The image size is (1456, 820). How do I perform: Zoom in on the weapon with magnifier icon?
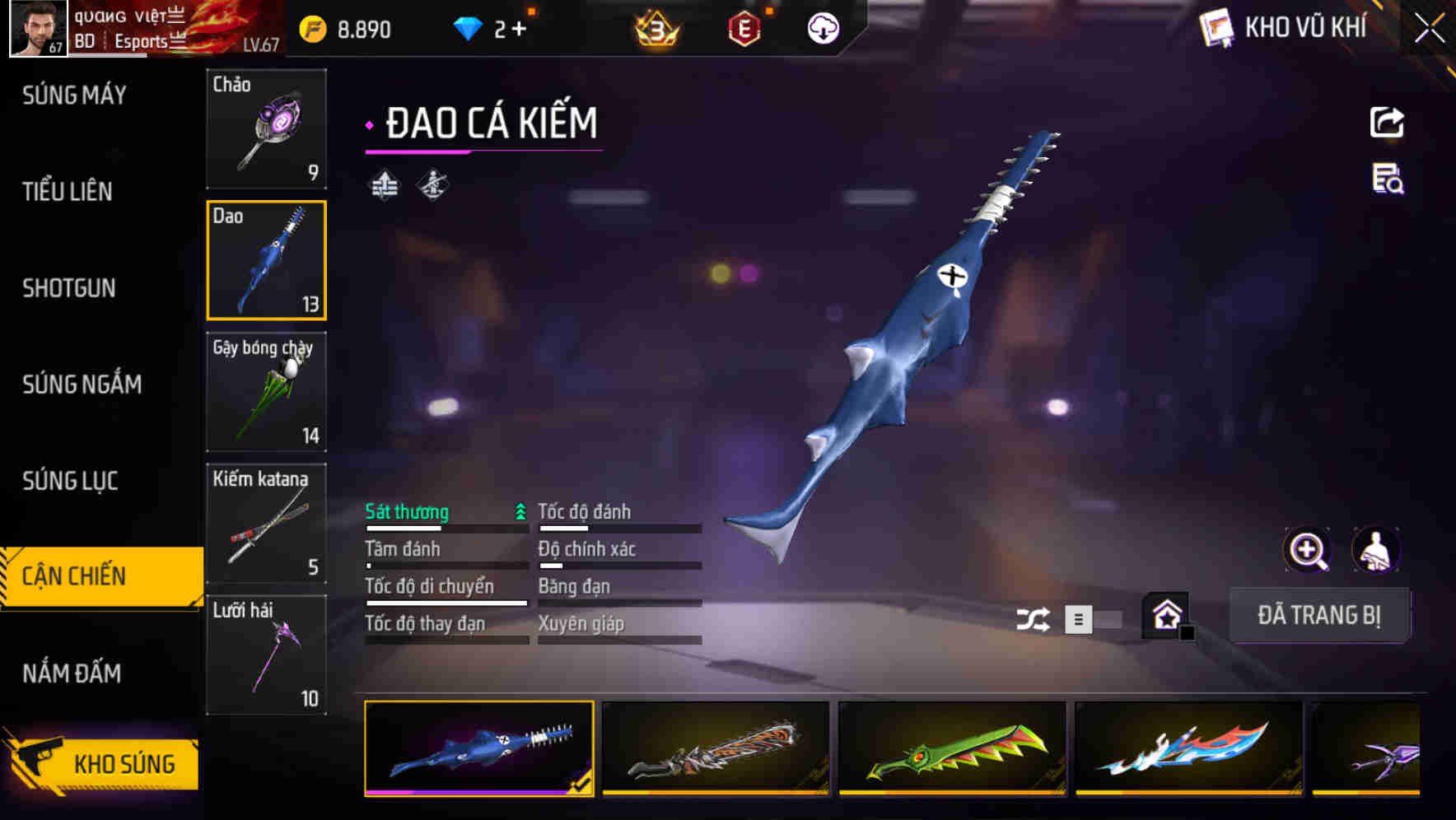[x=1308, y=550]
